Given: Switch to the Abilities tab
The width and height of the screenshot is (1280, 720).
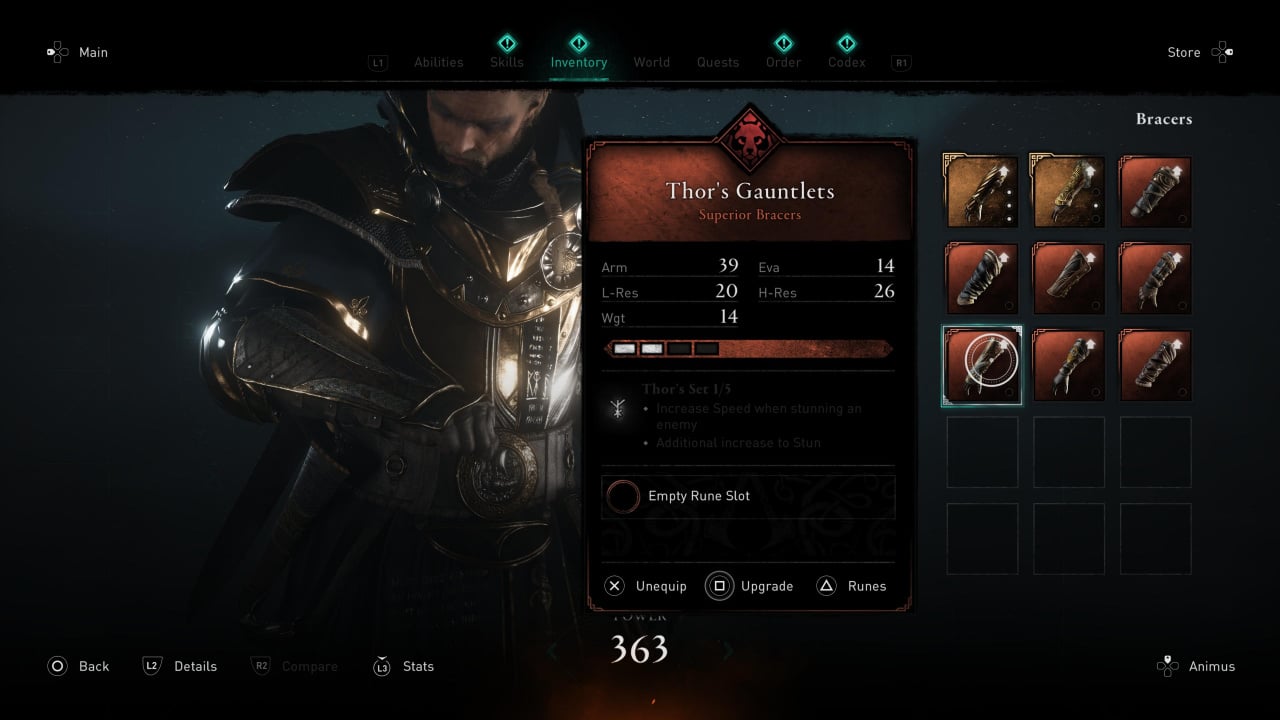Looking at the screenshot, I should click(x=438, y=62).
